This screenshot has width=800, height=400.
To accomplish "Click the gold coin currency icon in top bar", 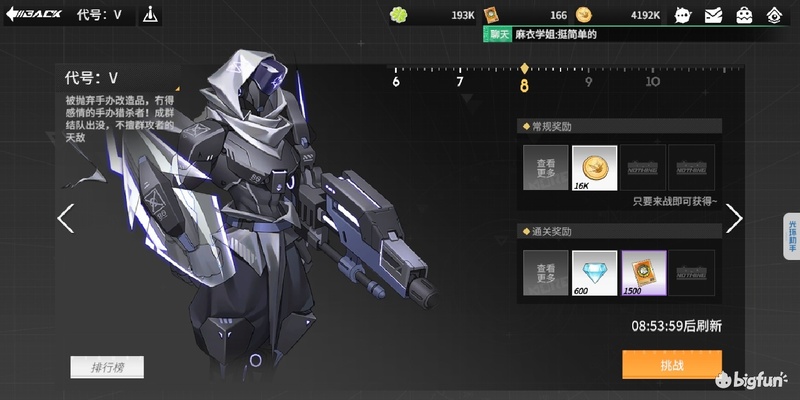I will click(584, 15).
